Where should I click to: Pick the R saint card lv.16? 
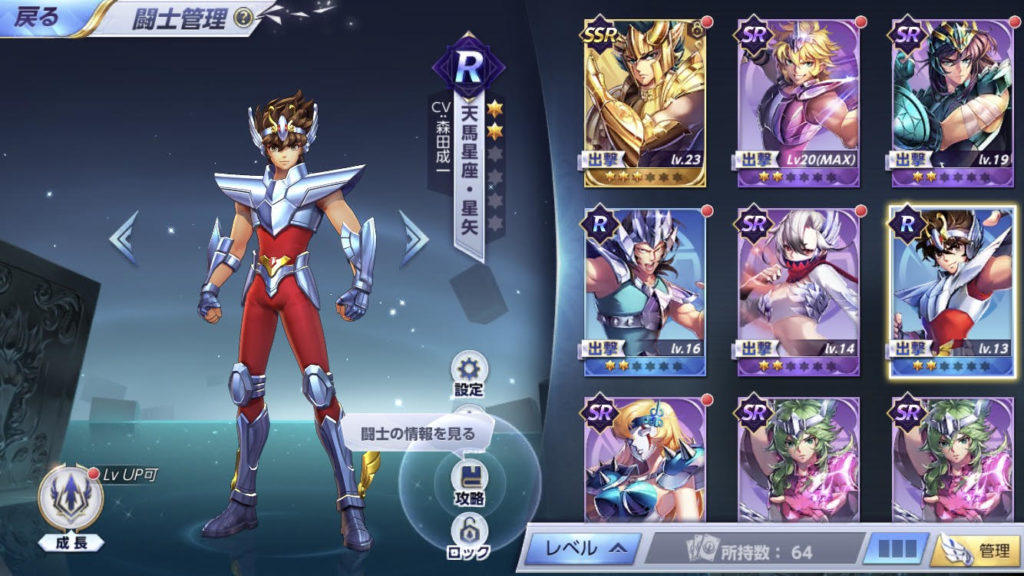coord(645,291)
